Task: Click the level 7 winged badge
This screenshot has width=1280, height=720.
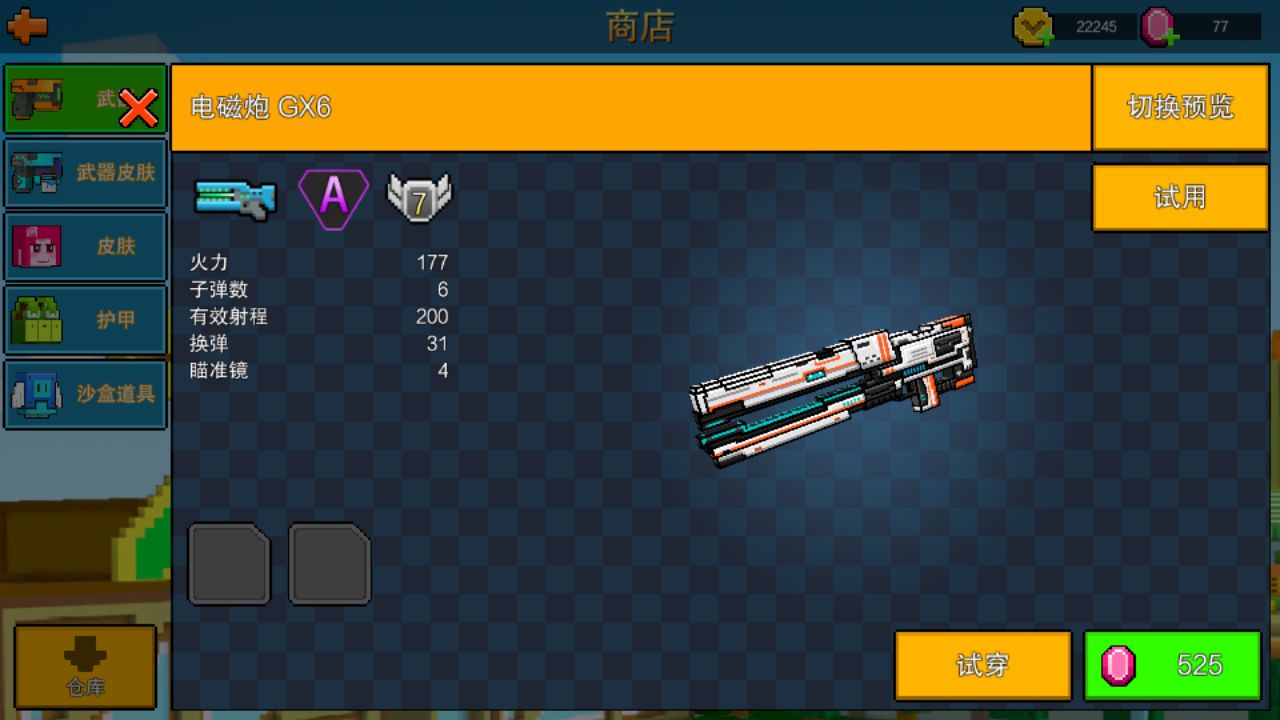Action: [420, 196]
